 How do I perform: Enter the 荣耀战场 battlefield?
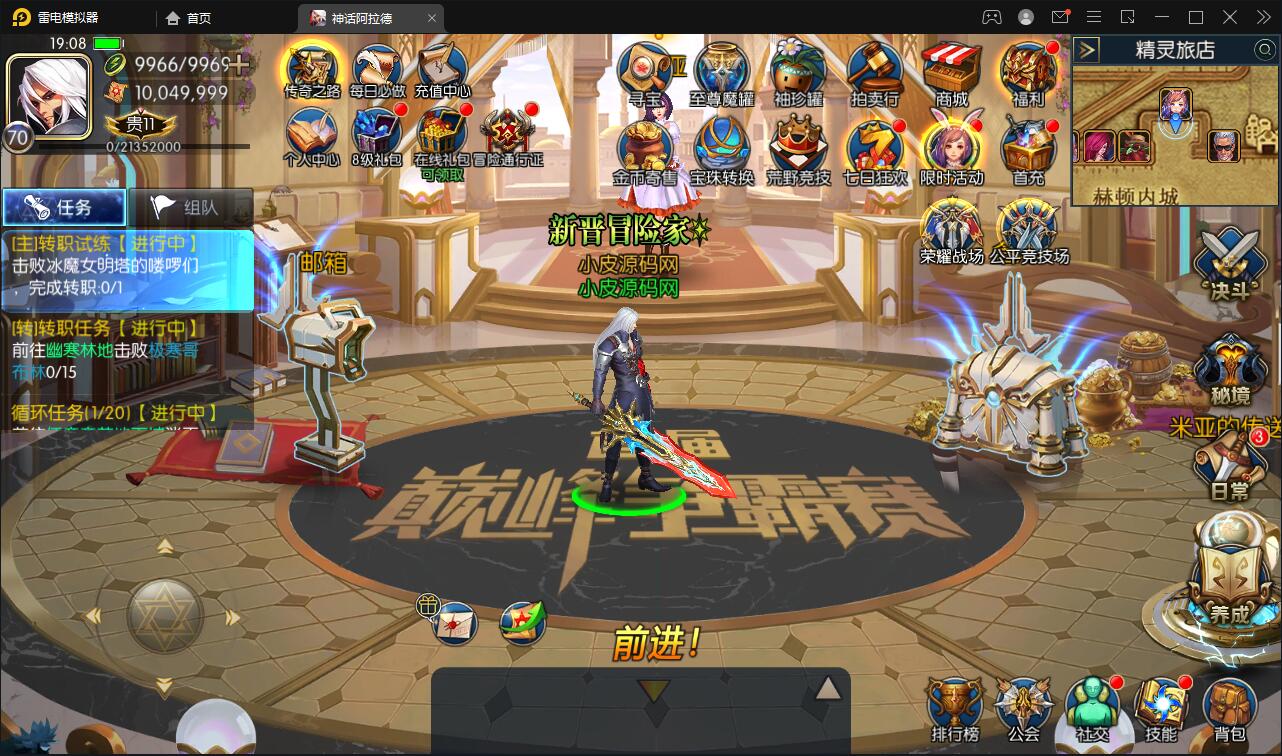coord(951,226)
